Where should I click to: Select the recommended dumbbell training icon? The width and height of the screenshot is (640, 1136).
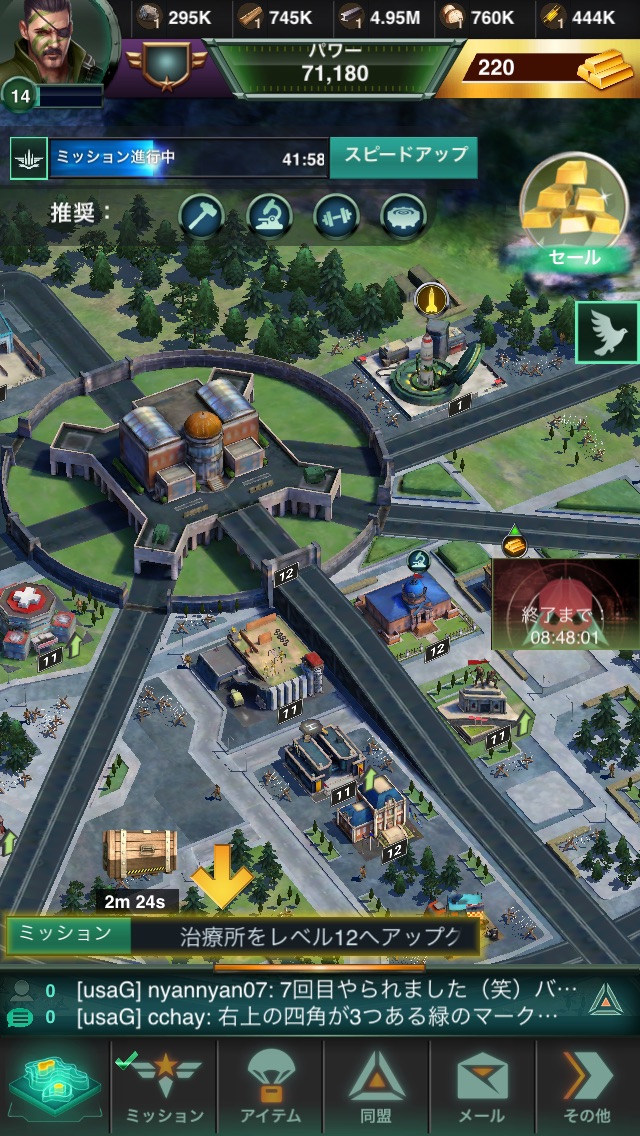[337, 215]
